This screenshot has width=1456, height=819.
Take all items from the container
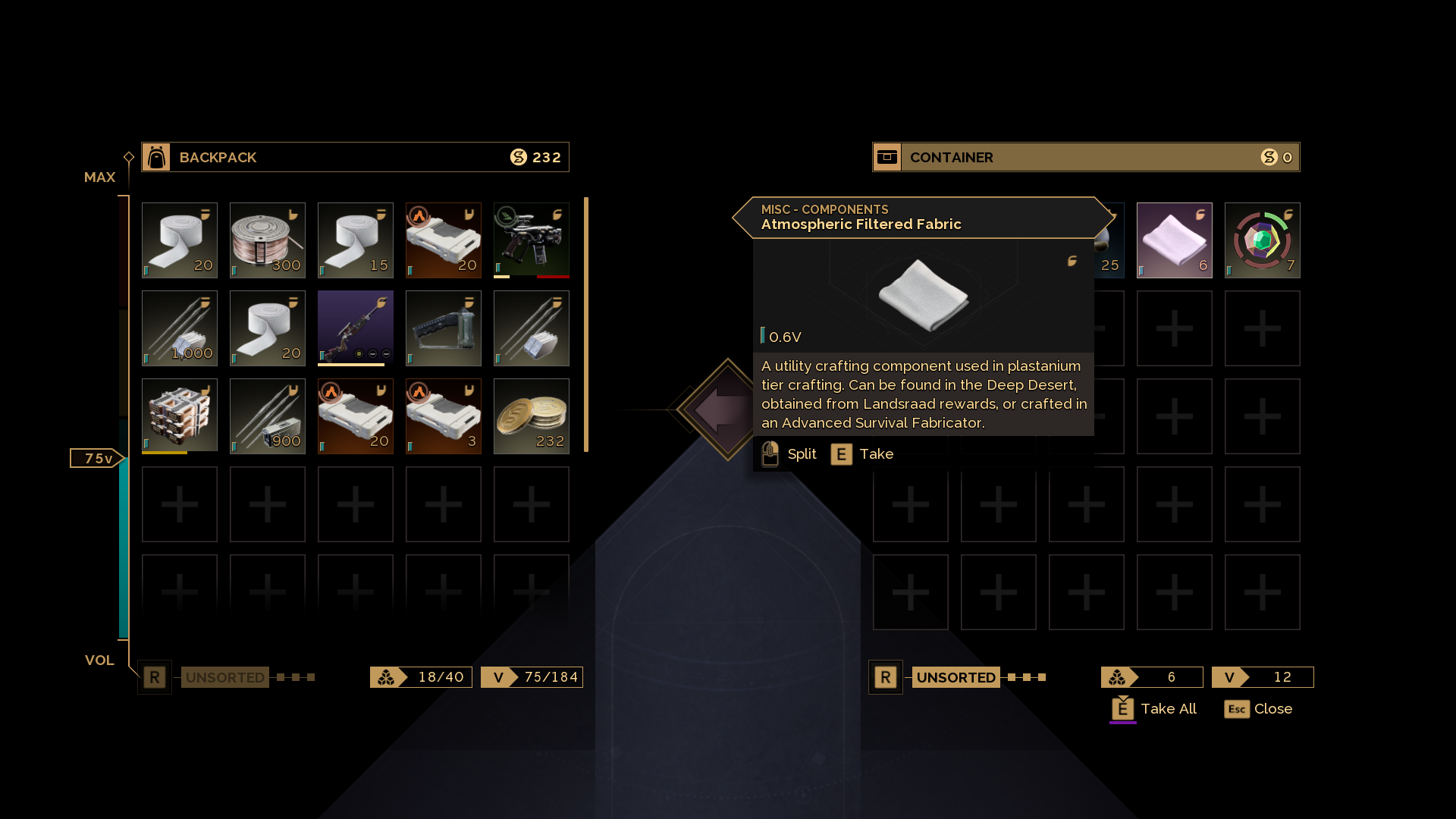pos(1153,709)
